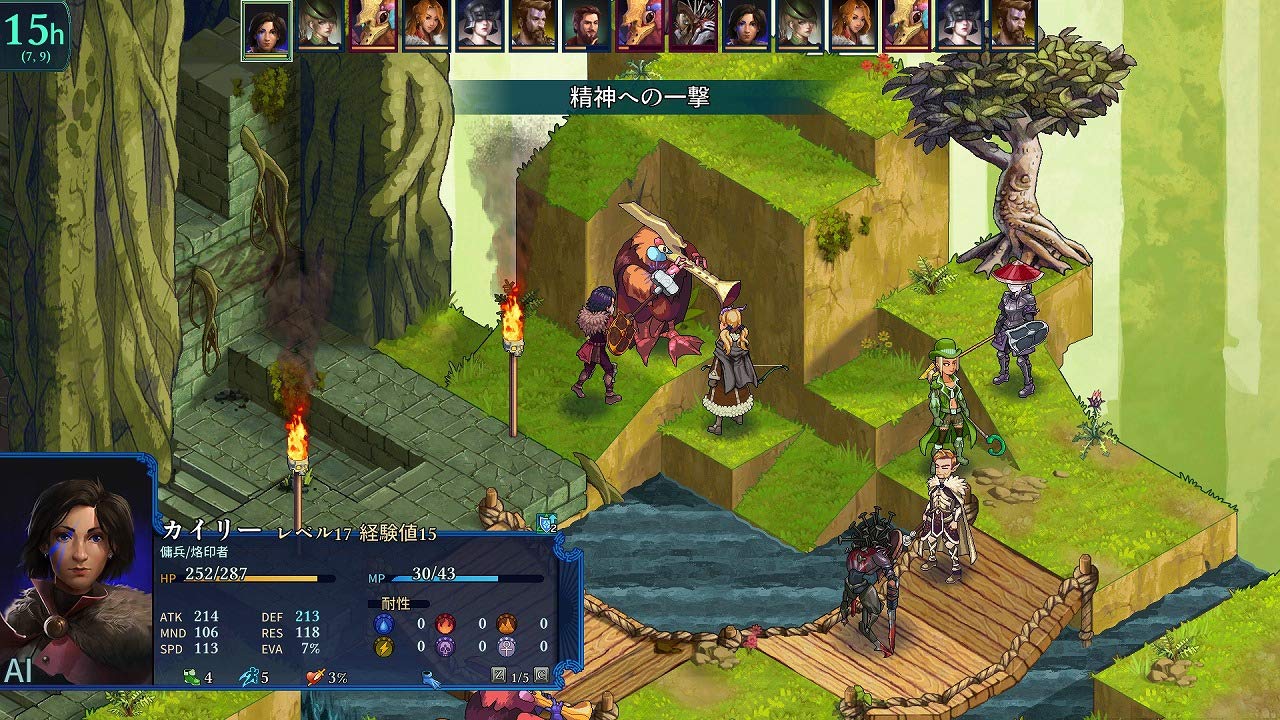The height and width of the screenshot is (720, 1280).
Task: Click the ankh holy resistance icon
Action: pos(507,648)
